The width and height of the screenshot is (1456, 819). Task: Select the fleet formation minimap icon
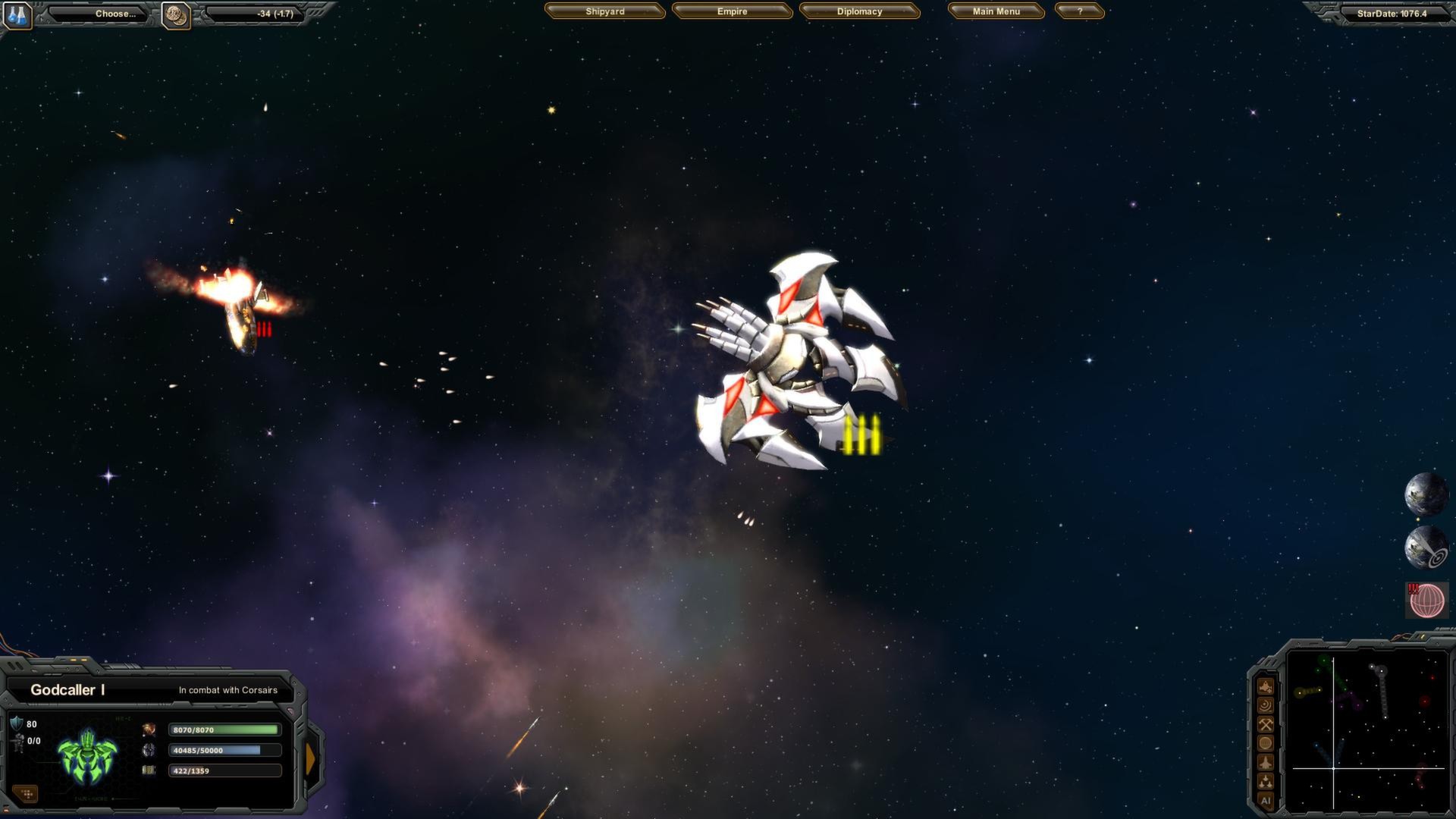click(x=1266, y=780)
